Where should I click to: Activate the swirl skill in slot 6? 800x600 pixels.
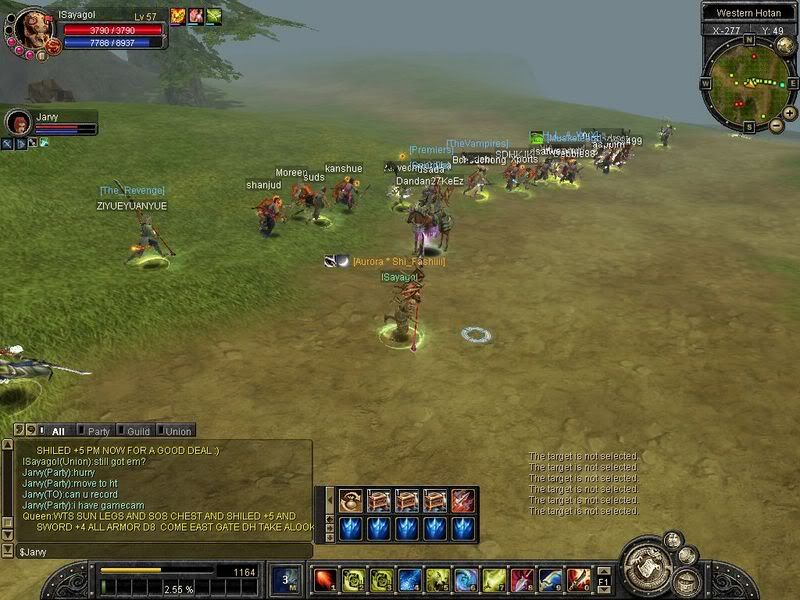coord(466,579)
